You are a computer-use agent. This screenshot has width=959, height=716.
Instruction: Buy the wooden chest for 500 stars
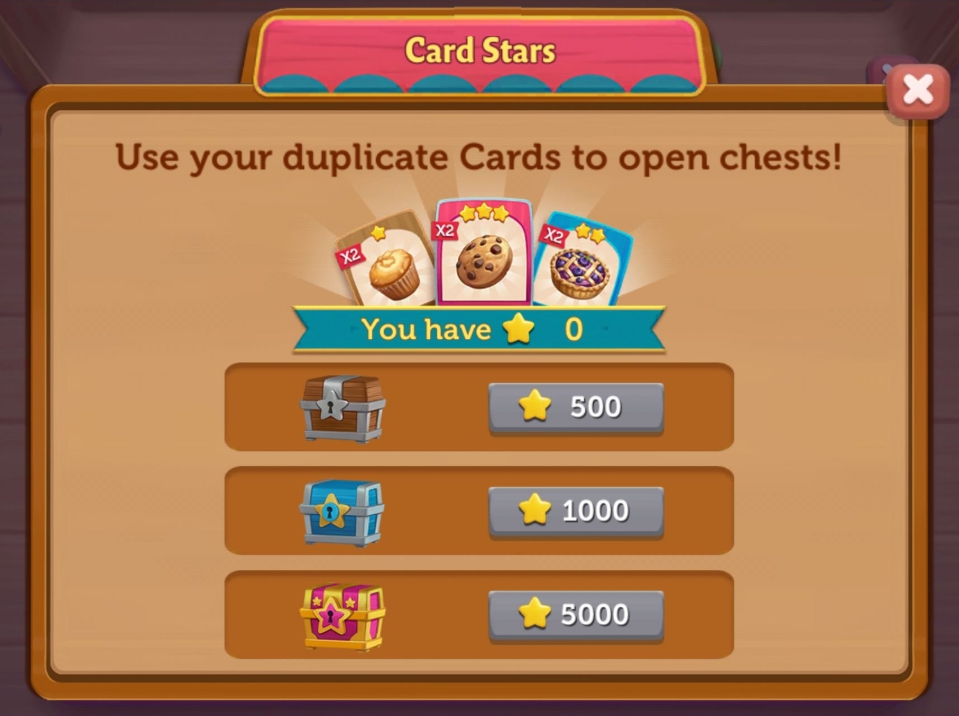(x=575, y=407)
